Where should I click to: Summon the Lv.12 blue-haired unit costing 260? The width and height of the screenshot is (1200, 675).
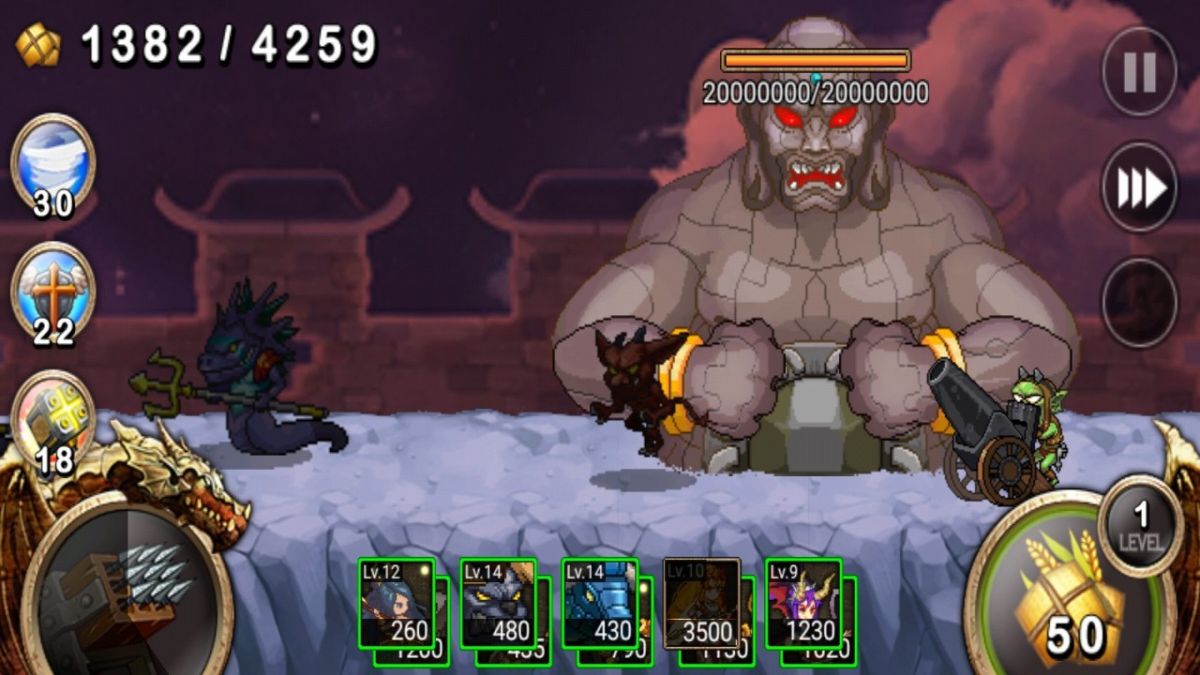point(397,603)
